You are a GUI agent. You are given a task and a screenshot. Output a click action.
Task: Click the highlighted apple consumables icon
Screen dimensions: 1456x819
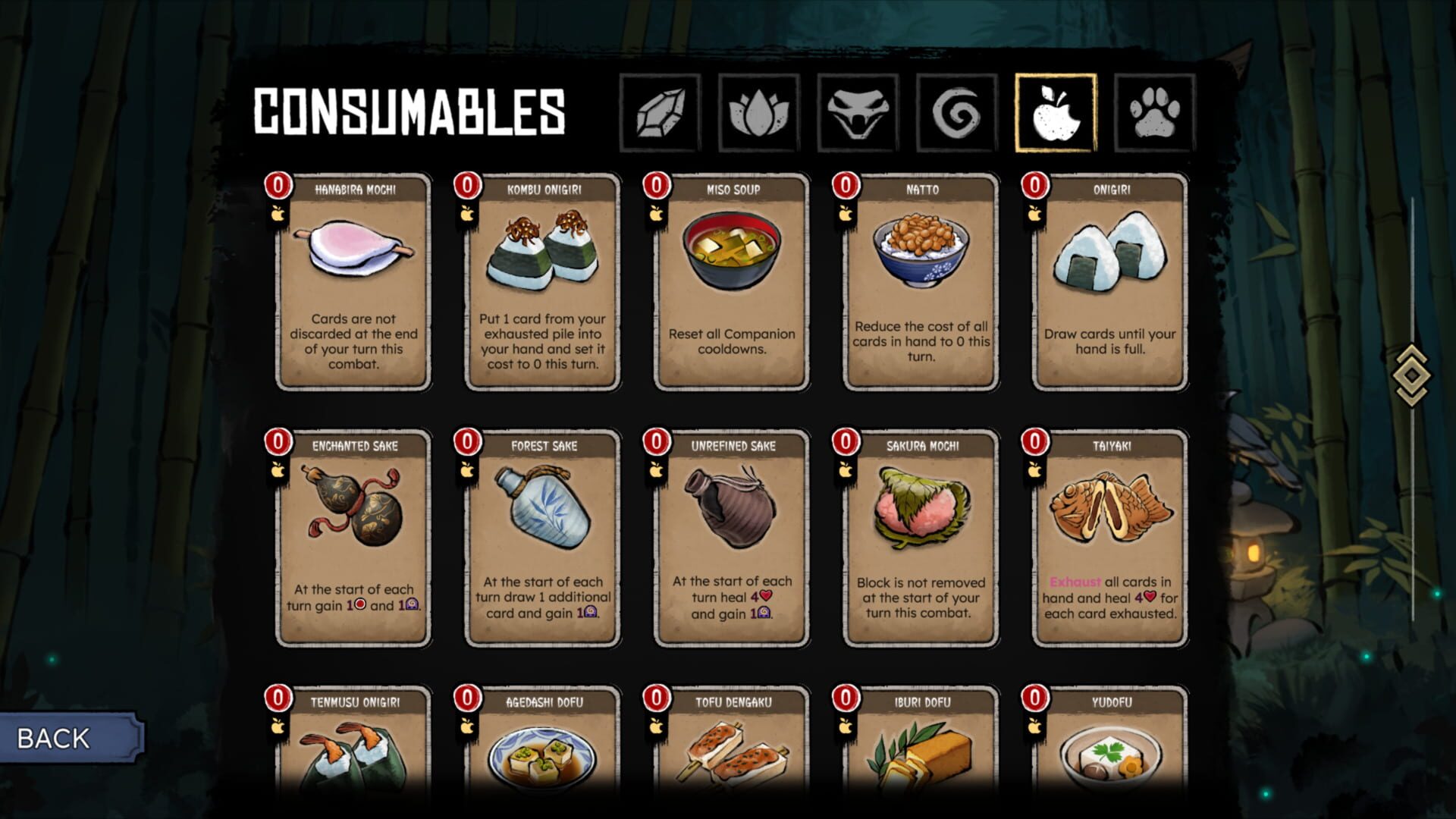[x=1055, y=111]
